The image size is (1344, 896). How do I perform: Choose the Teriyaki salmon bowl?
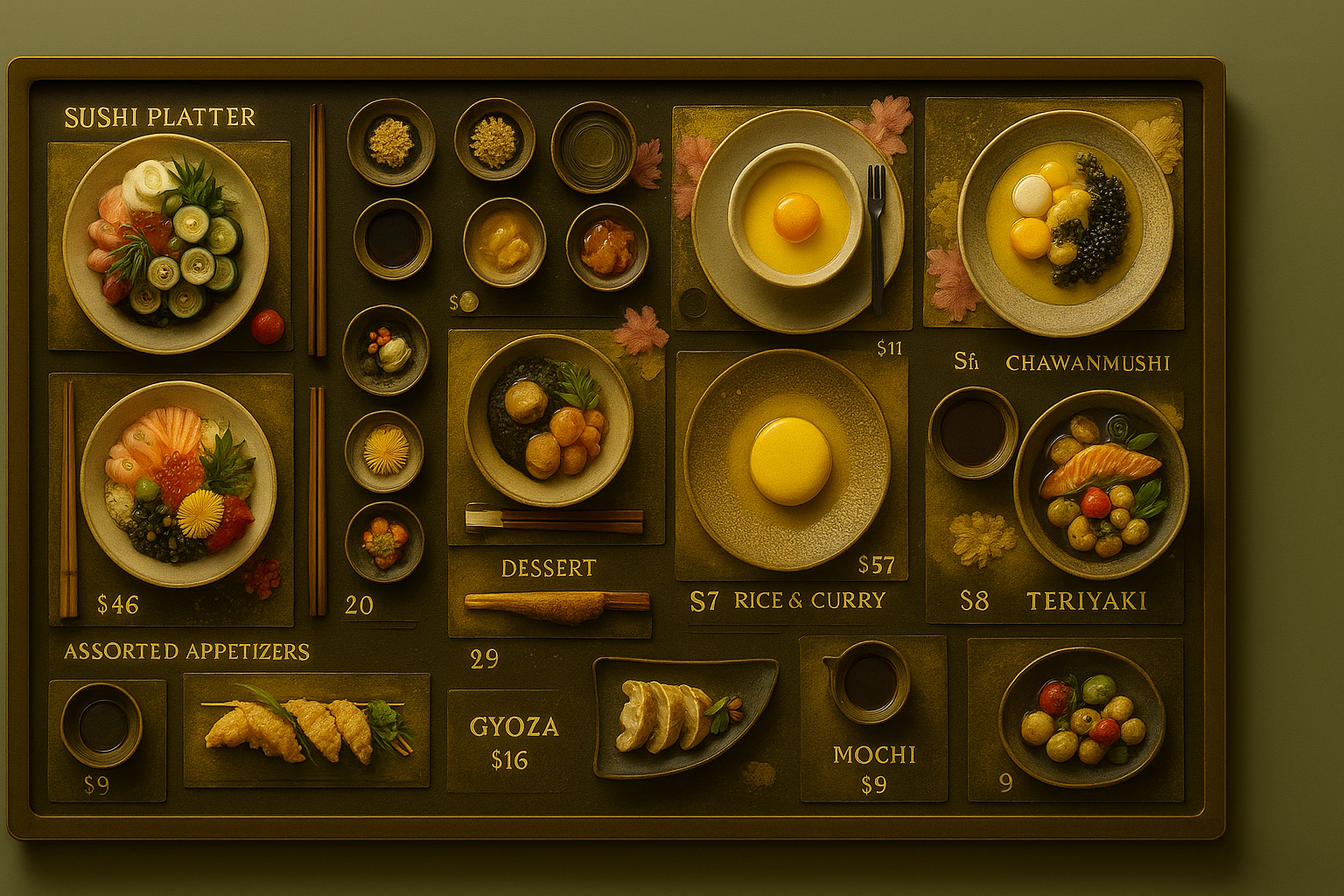(1101, 484)
